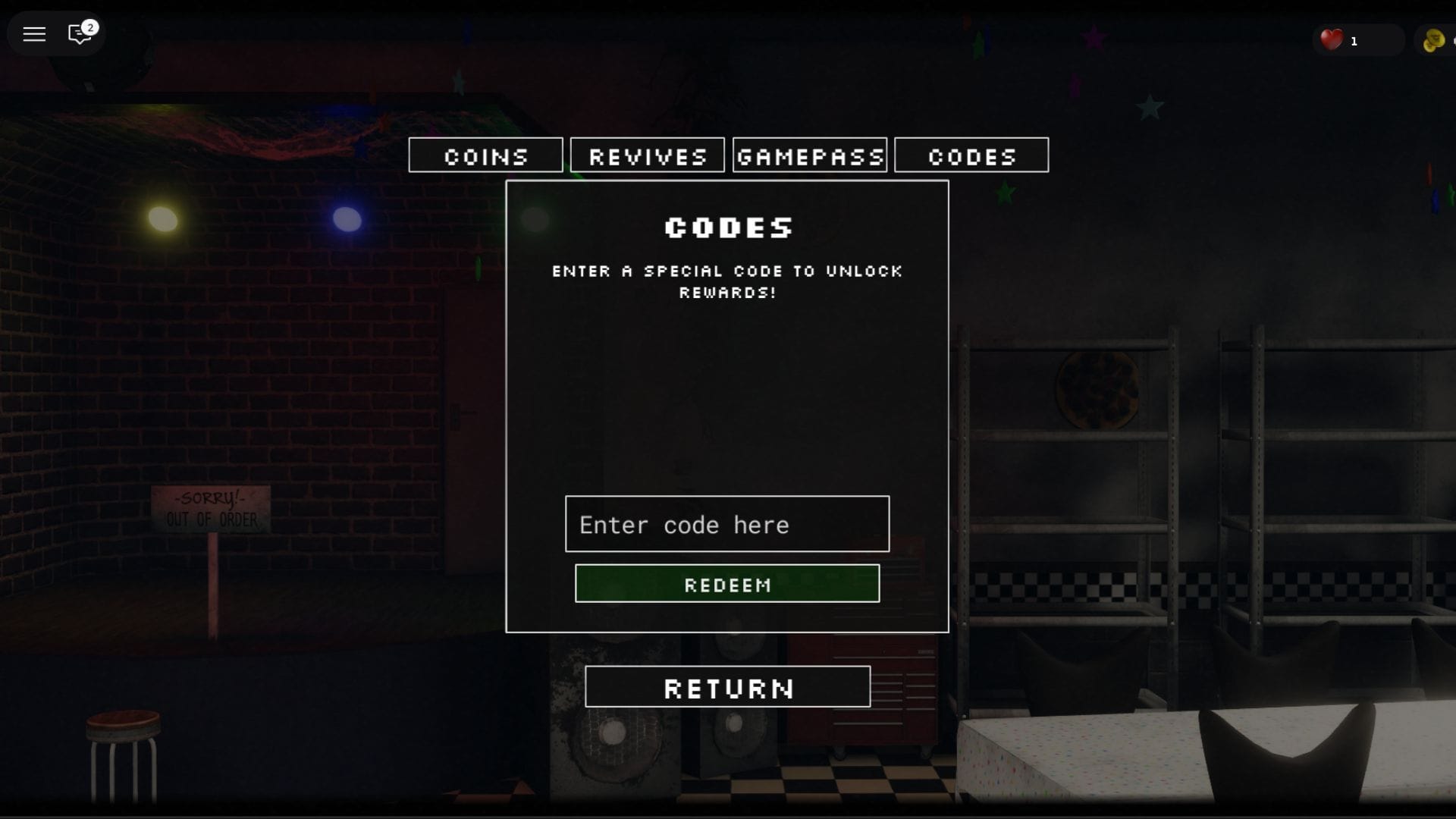The width and height of the screenshot is (1456, 819).
Task: Click the coin balance display
Action: pos(1441,40)
